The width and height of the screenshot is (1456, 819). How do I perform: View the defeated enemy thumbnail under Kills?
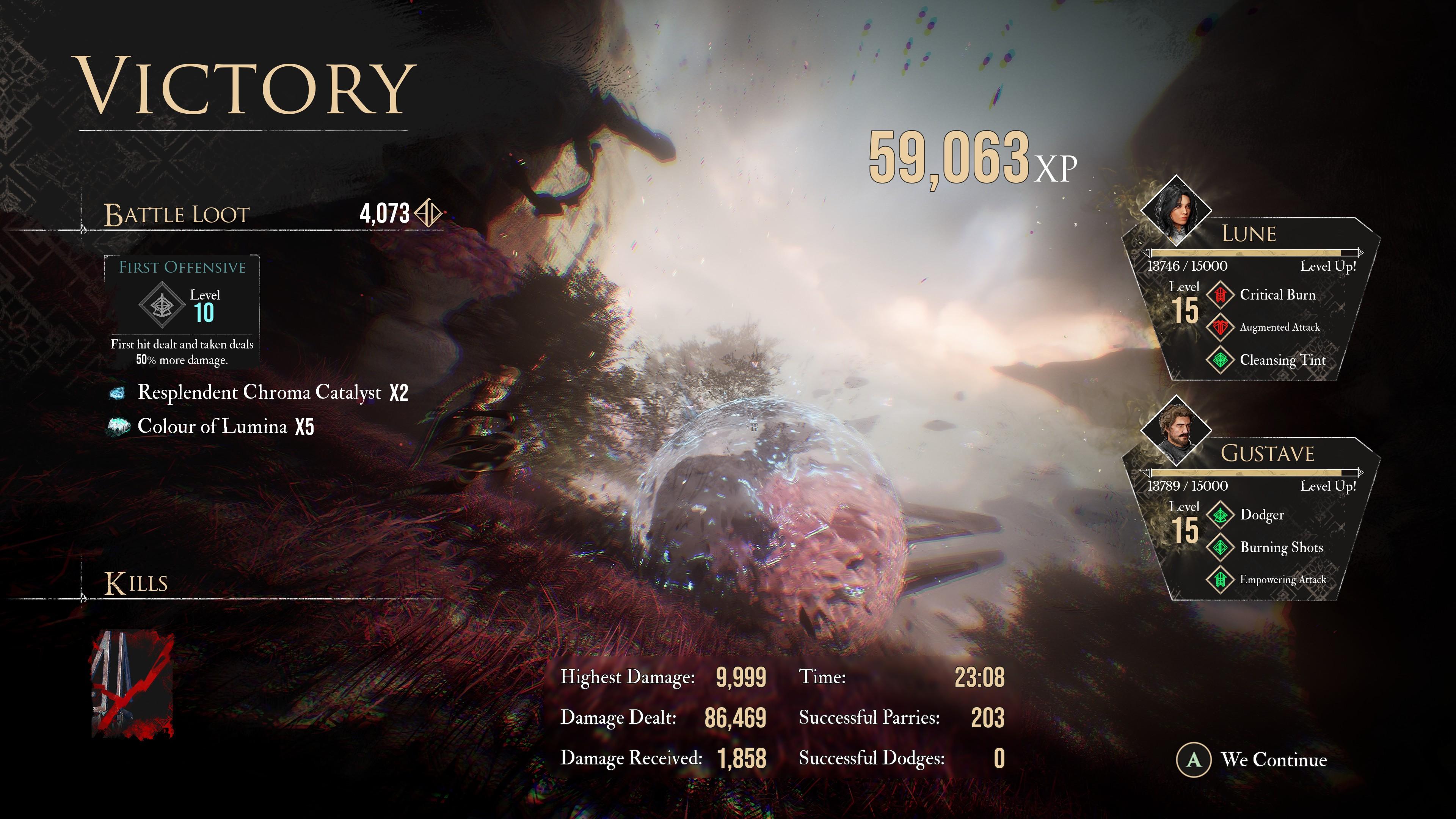(132, 684)
